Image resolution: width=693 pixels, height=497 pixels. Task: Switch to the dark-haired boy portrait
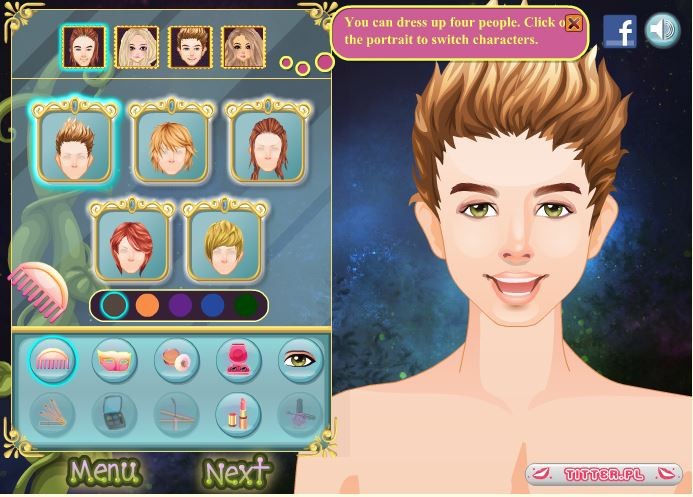point(188,46)
